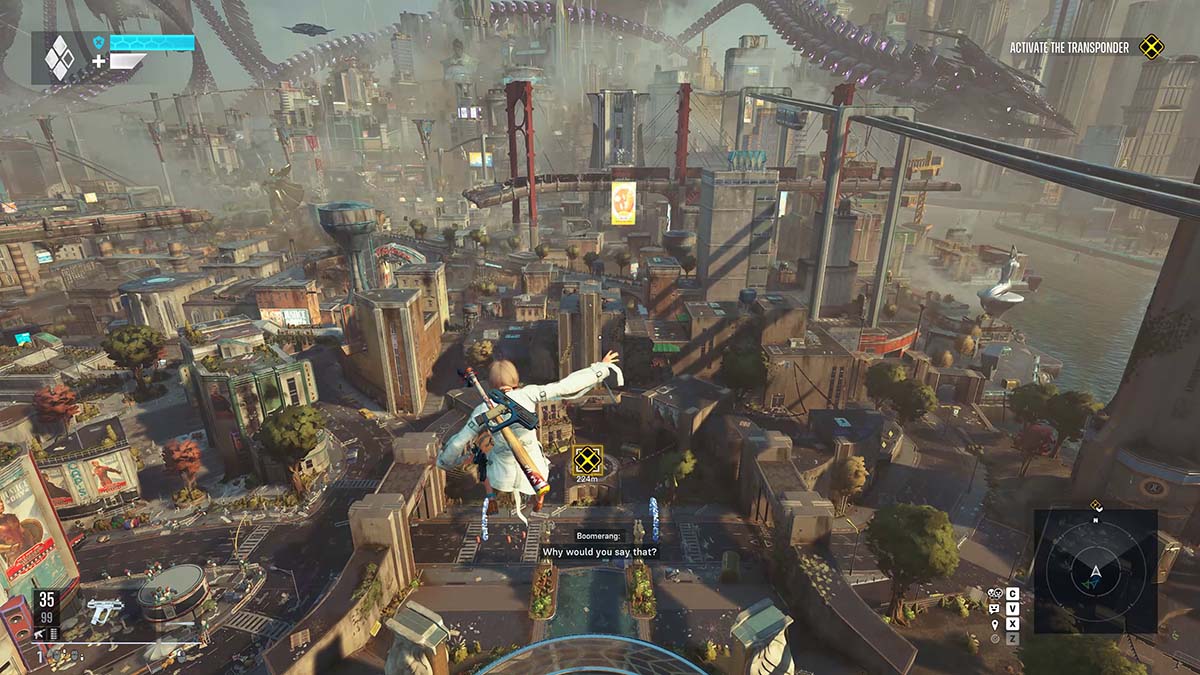This screenshot has width=1200, height=675.
Task: Click the Activate the Transponder objective tracker
Action: (x=1069, y=47)
